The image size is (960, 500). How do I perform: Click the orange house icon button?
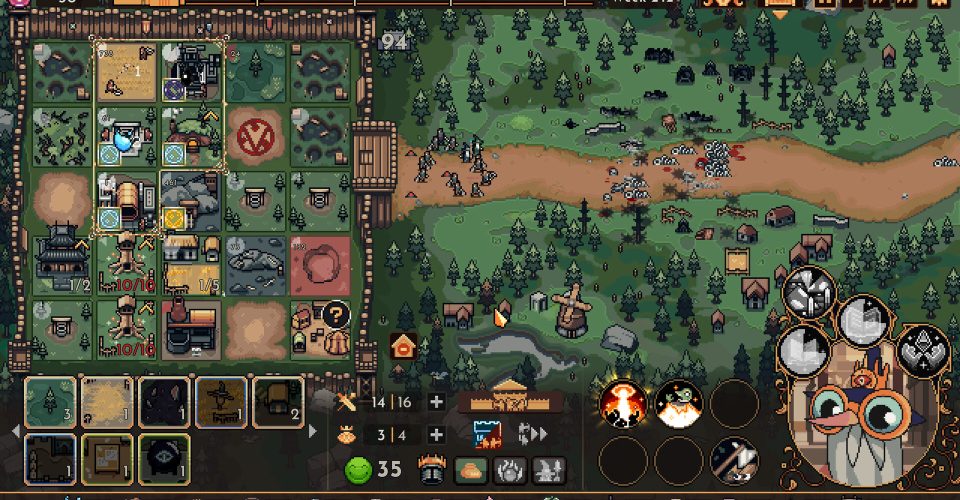pos(403,346)
